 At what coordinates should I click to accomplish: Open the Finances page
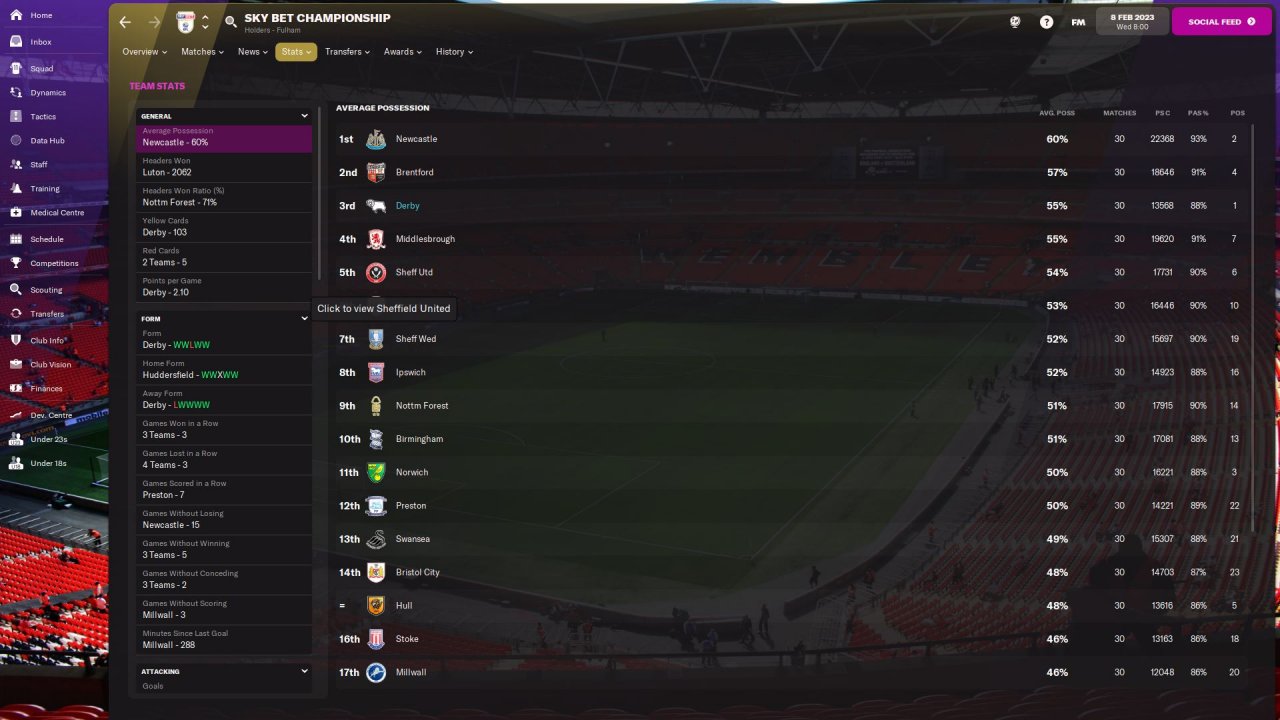pyautogui.click(x=46, y=388)
